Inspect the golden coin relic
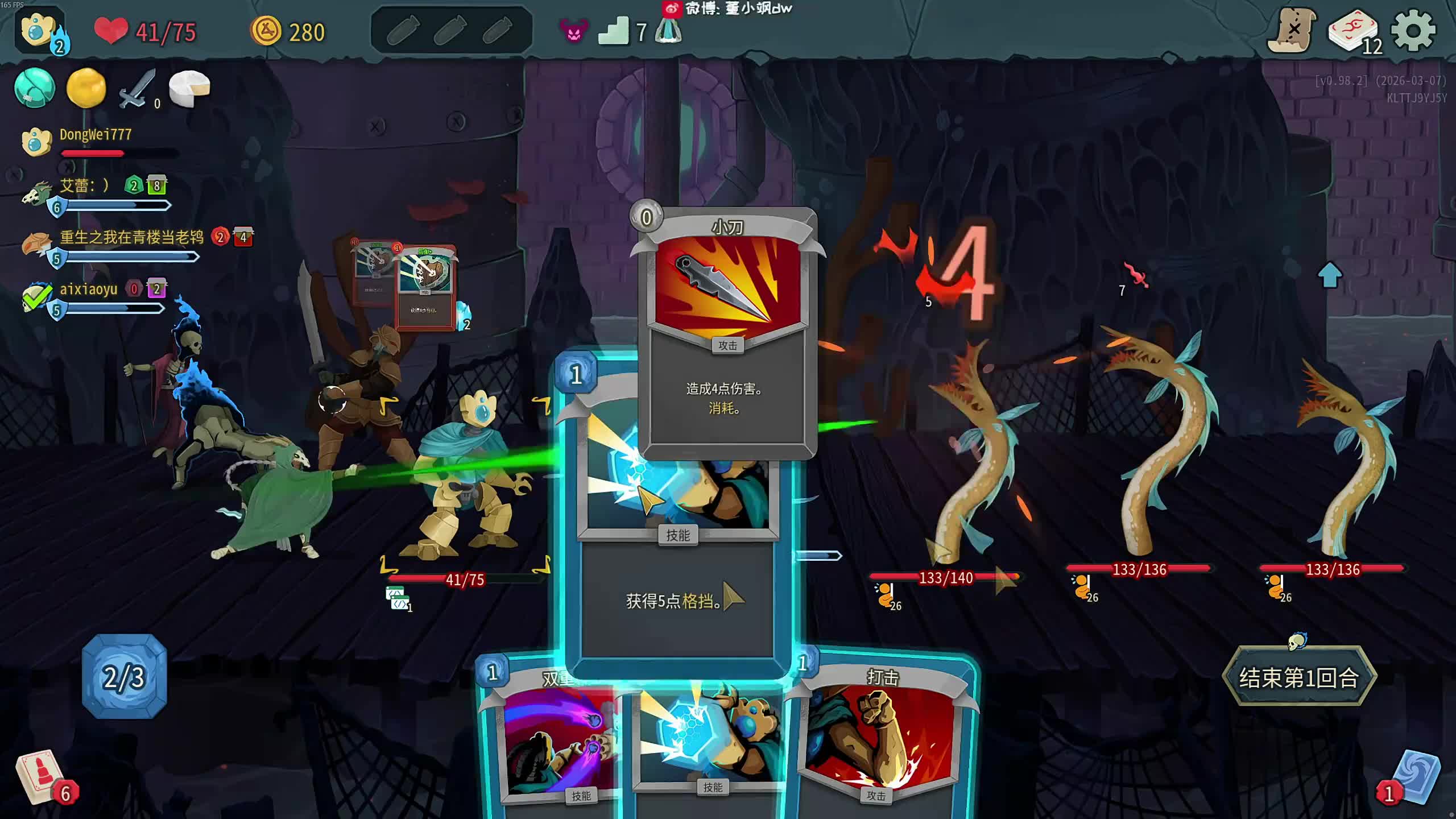This screenshot has width=1456, height=819. (x=86, y=88)
